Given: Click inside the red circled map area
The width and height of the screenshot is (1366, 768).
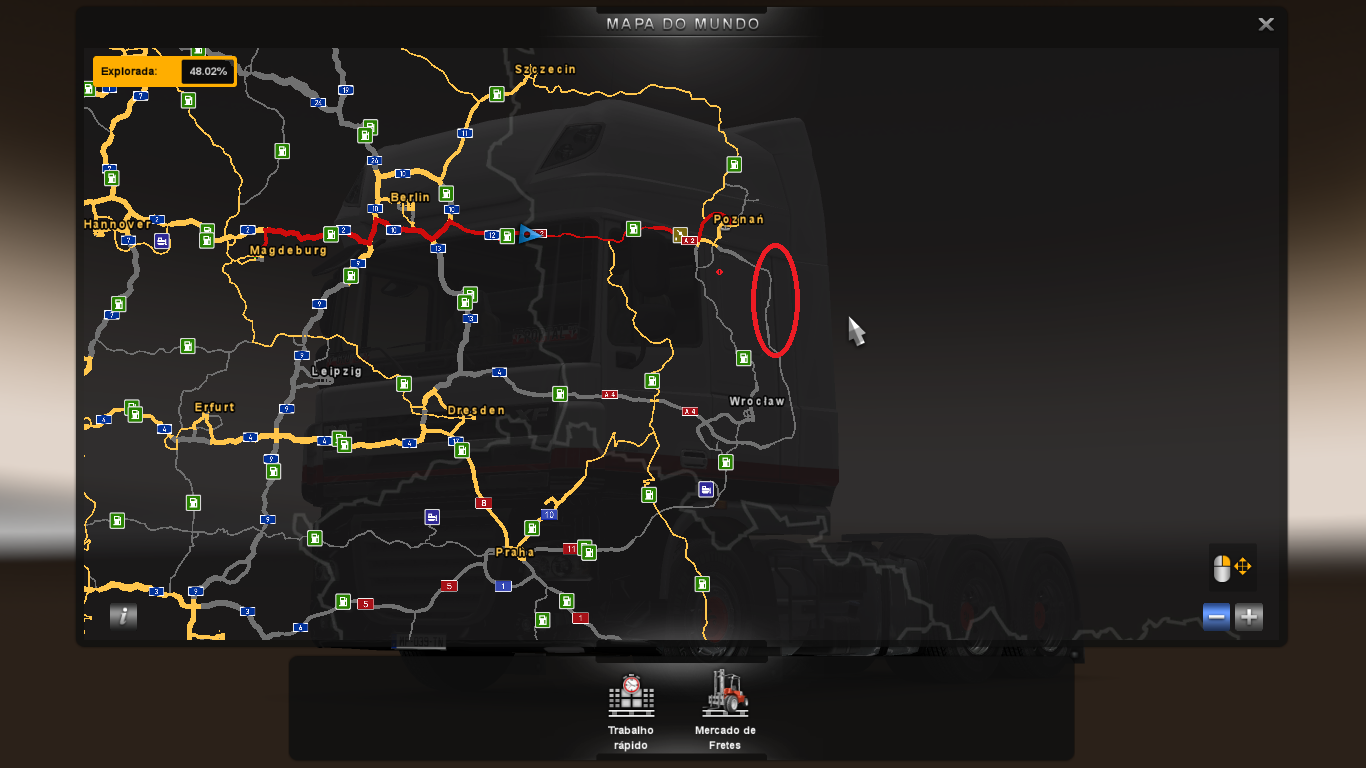Looking at the screenshot, I should click(773, 297).
